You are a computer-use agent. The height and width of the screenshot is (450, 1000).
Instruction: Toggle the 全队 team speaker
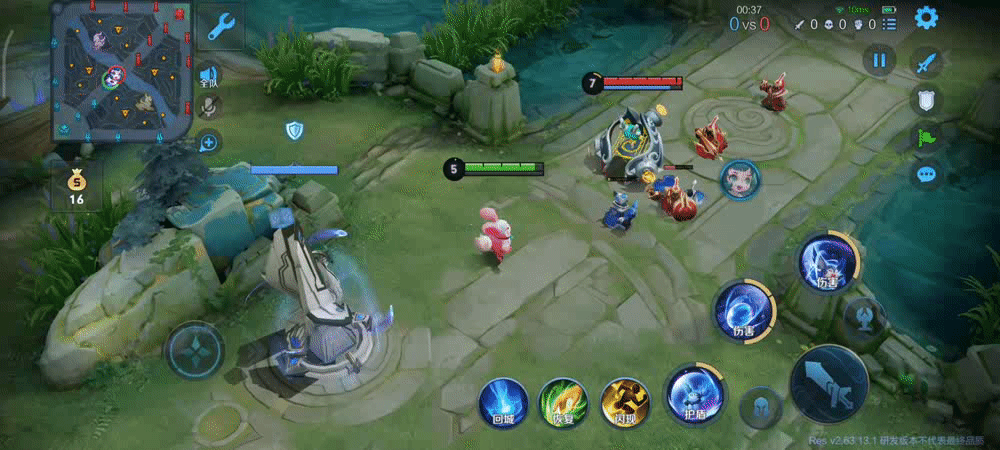pos(209,75)
